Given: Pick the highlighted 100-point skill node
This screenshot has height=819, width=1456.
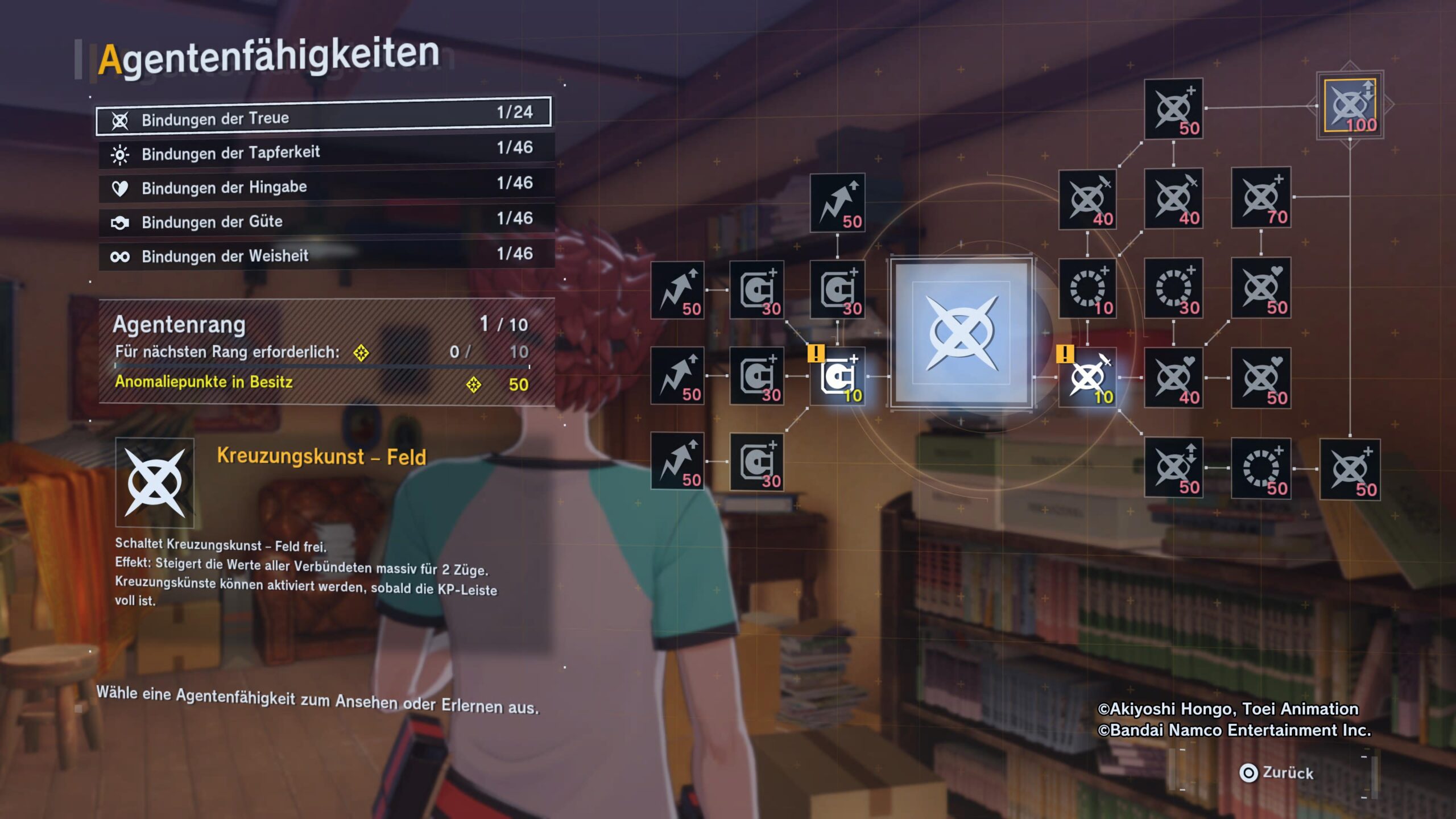Looking at the screenshot, I should pos(1350,106).
